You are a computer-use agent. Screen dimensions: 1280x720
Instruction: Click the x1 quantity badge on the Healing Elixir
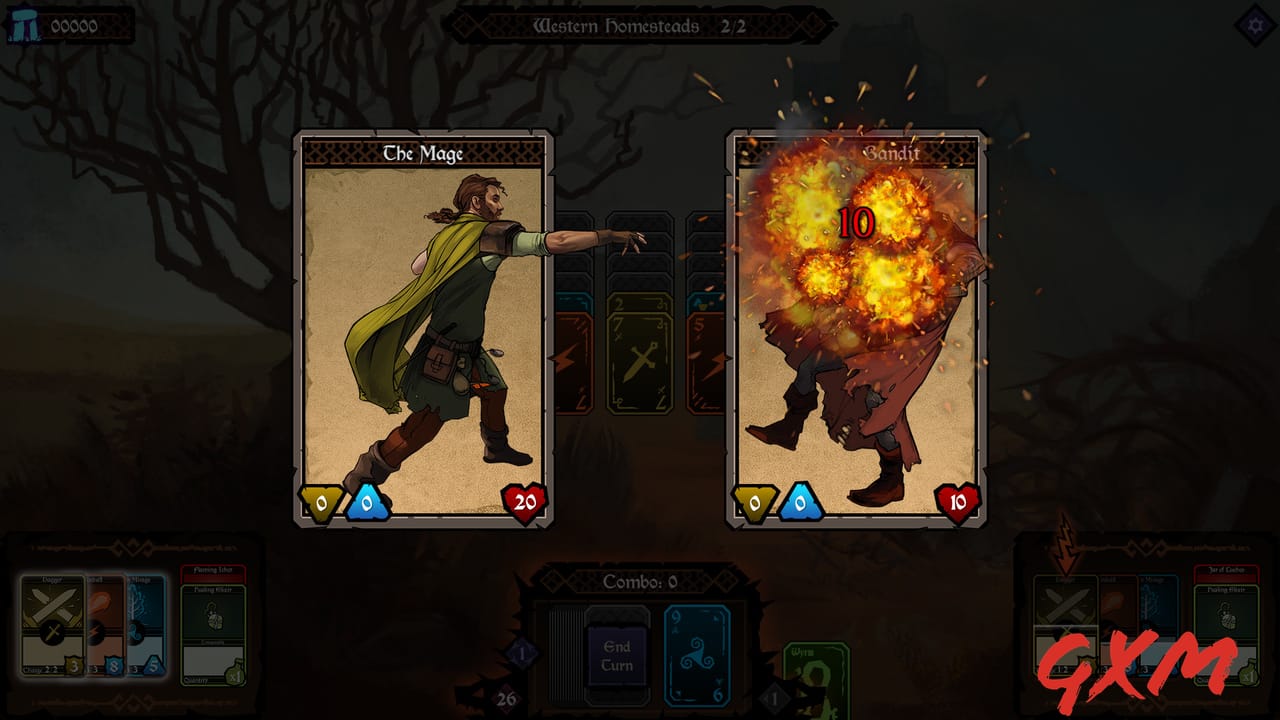234,675
